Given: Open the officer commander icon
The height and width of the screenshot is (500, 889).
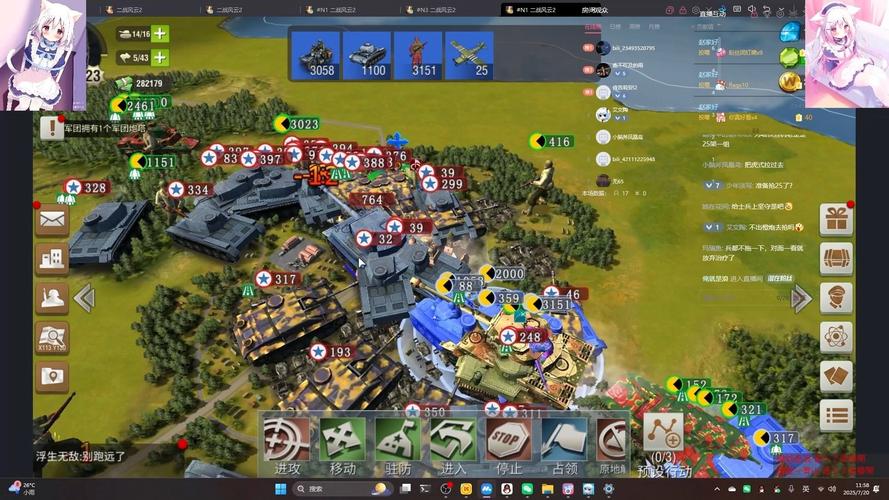Looking at the screenshot, I should click(x=836, y=298).
